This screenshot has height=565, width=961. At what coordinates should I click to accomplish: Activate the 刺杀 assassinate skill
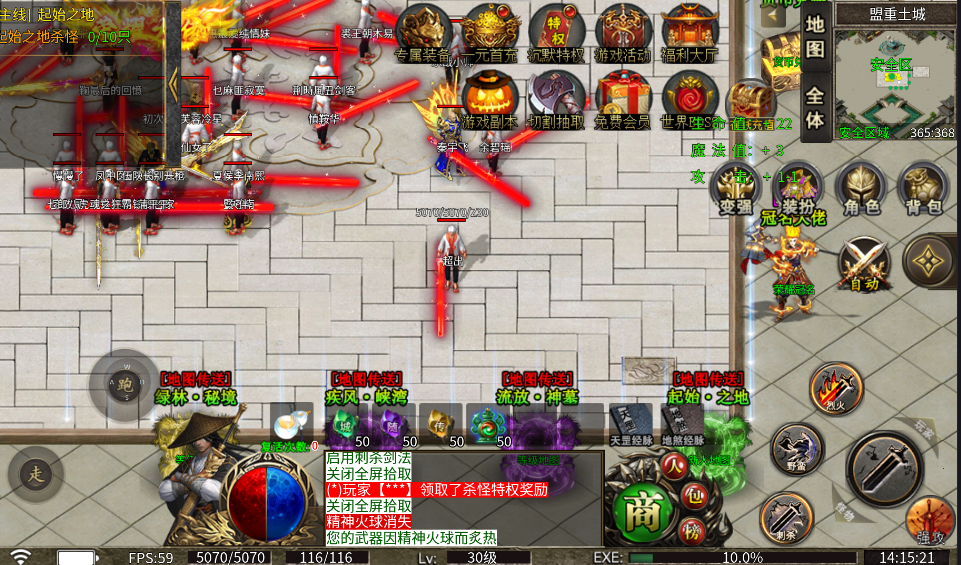(x=785, y=515)
